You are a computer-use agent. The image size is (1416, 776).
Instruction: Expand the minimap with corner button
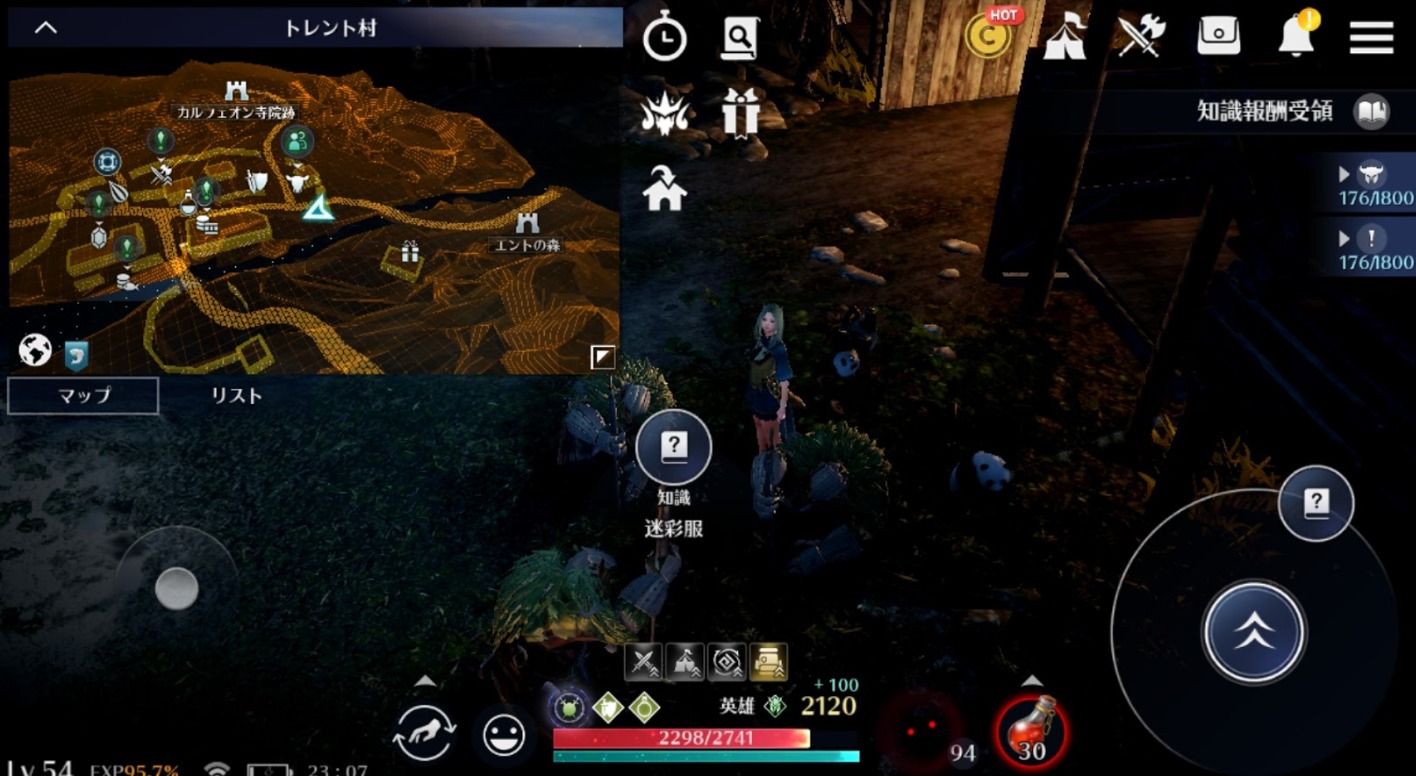[x=602, y=356]
